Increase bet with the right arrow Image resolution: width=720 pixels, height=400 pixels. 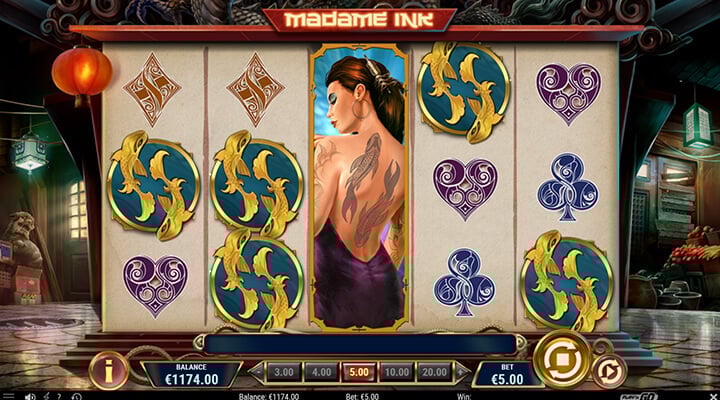[x=462, y=372]
